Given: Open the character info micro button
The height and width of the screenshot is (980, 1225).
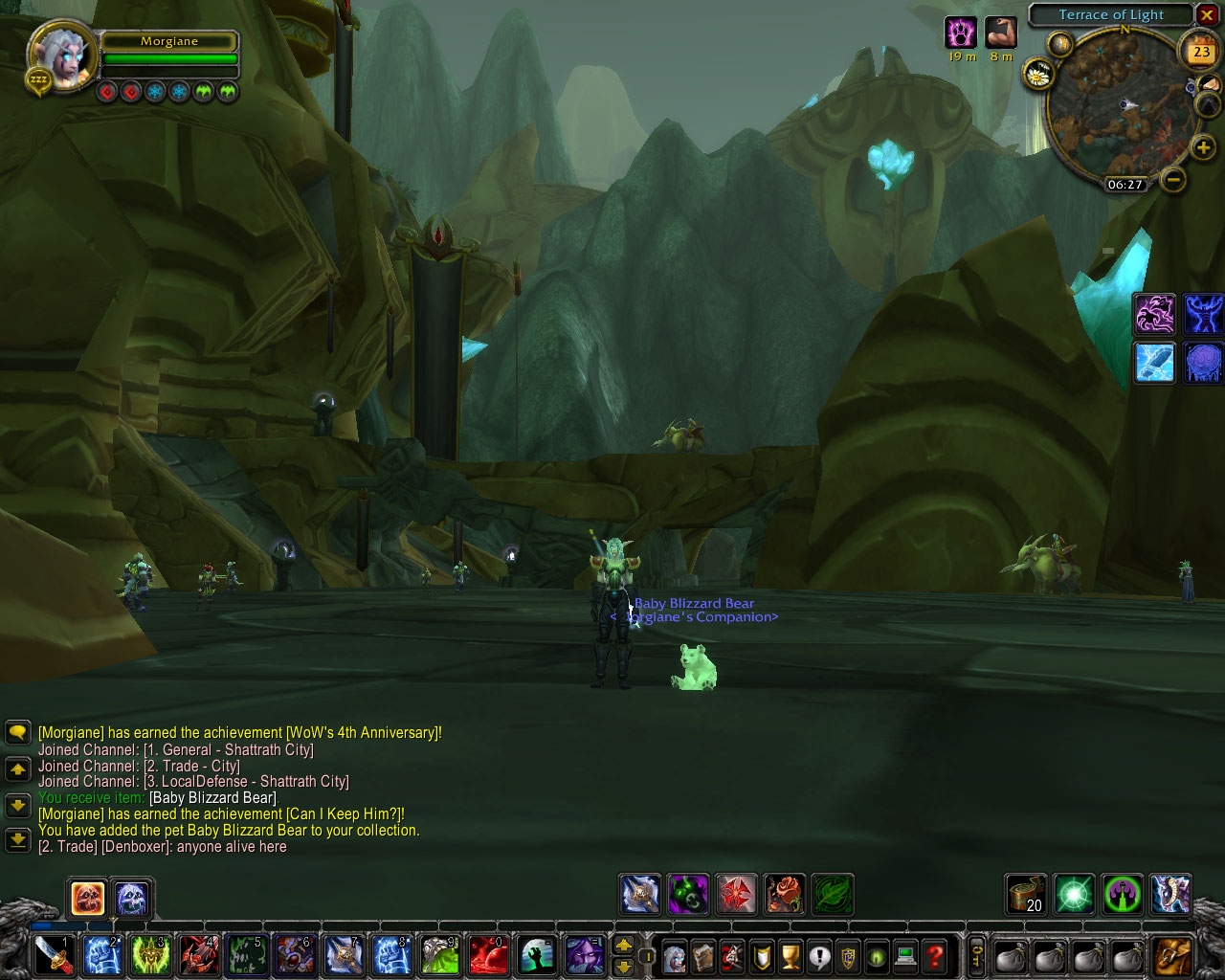Looking at the screenshot, I should pos(675,956).
